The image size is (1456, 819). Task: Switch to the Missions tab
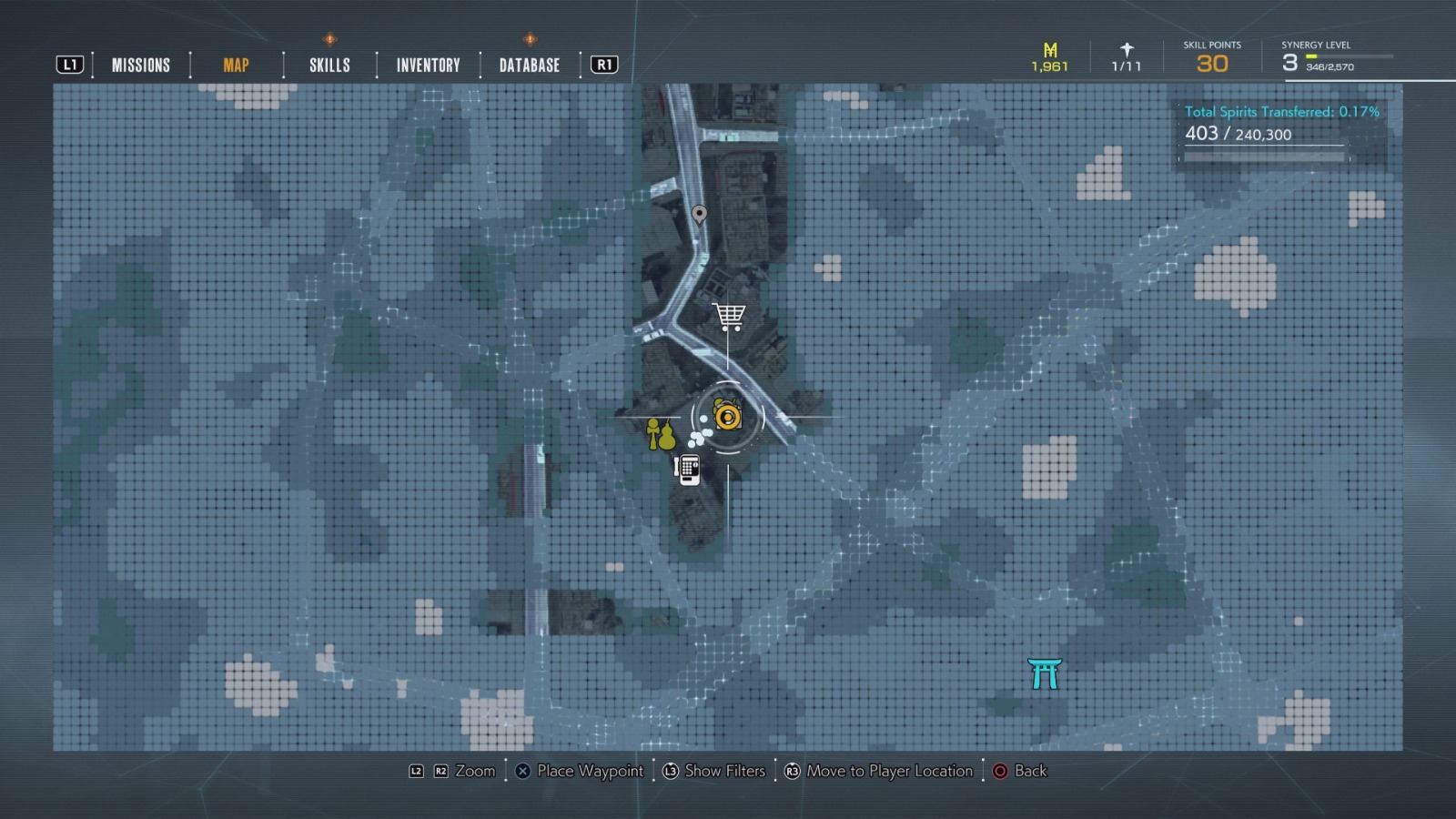click(x=140, y=65)
